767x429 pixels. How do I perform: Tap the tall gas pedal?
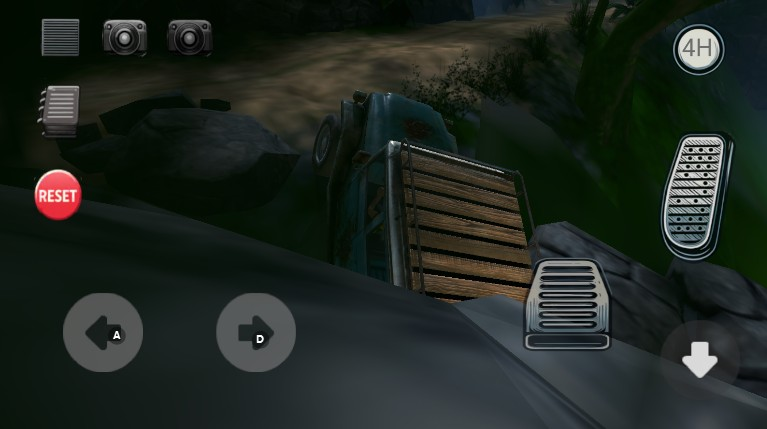coord(696,195)
